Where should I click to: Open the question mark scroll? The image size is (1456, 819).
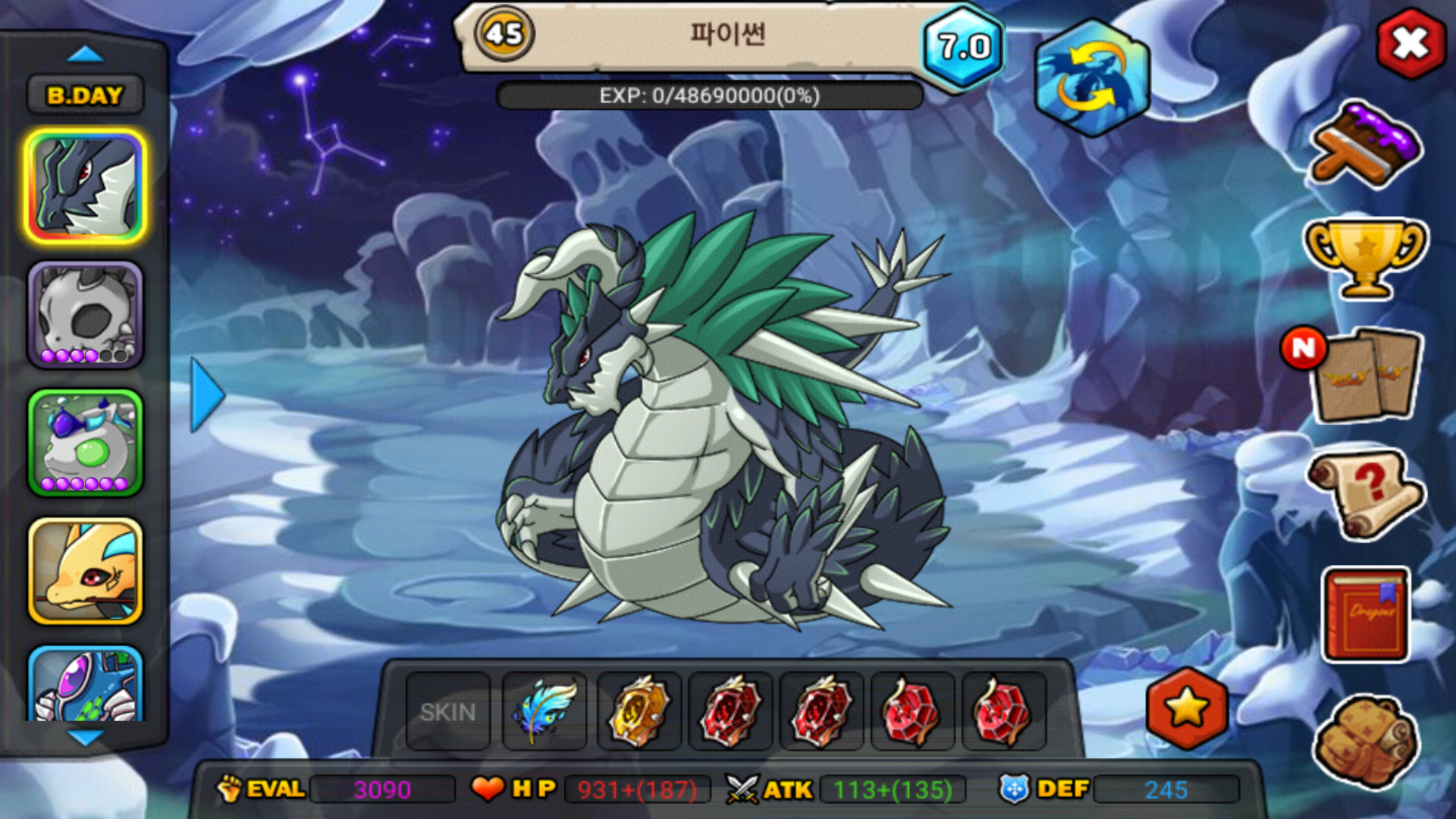[1365, 494]
